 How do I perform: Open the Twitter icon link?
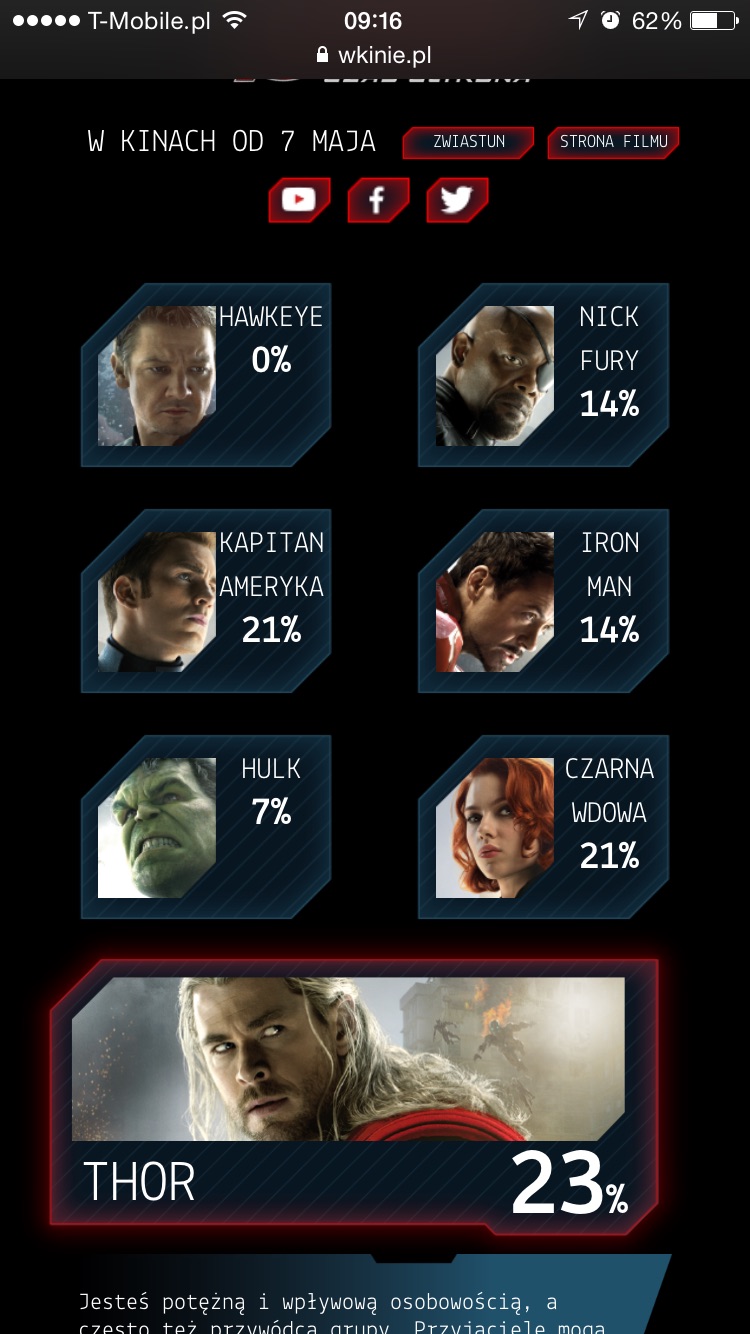457,200
